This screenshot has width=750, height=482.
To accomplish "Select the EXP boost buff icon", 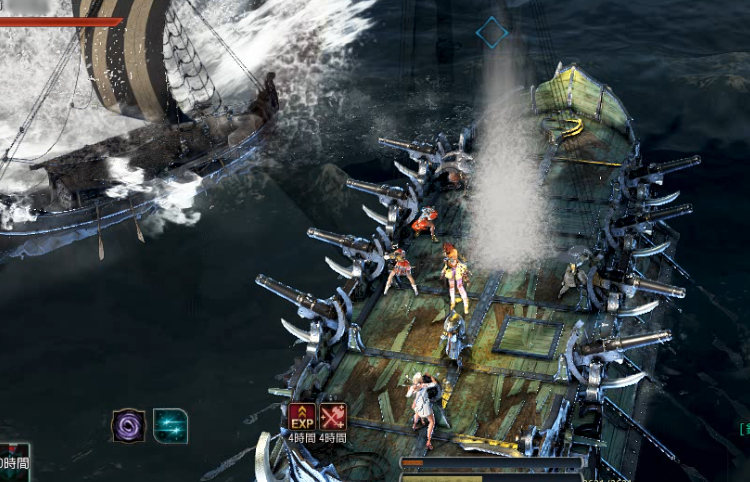I will (302, 416).
